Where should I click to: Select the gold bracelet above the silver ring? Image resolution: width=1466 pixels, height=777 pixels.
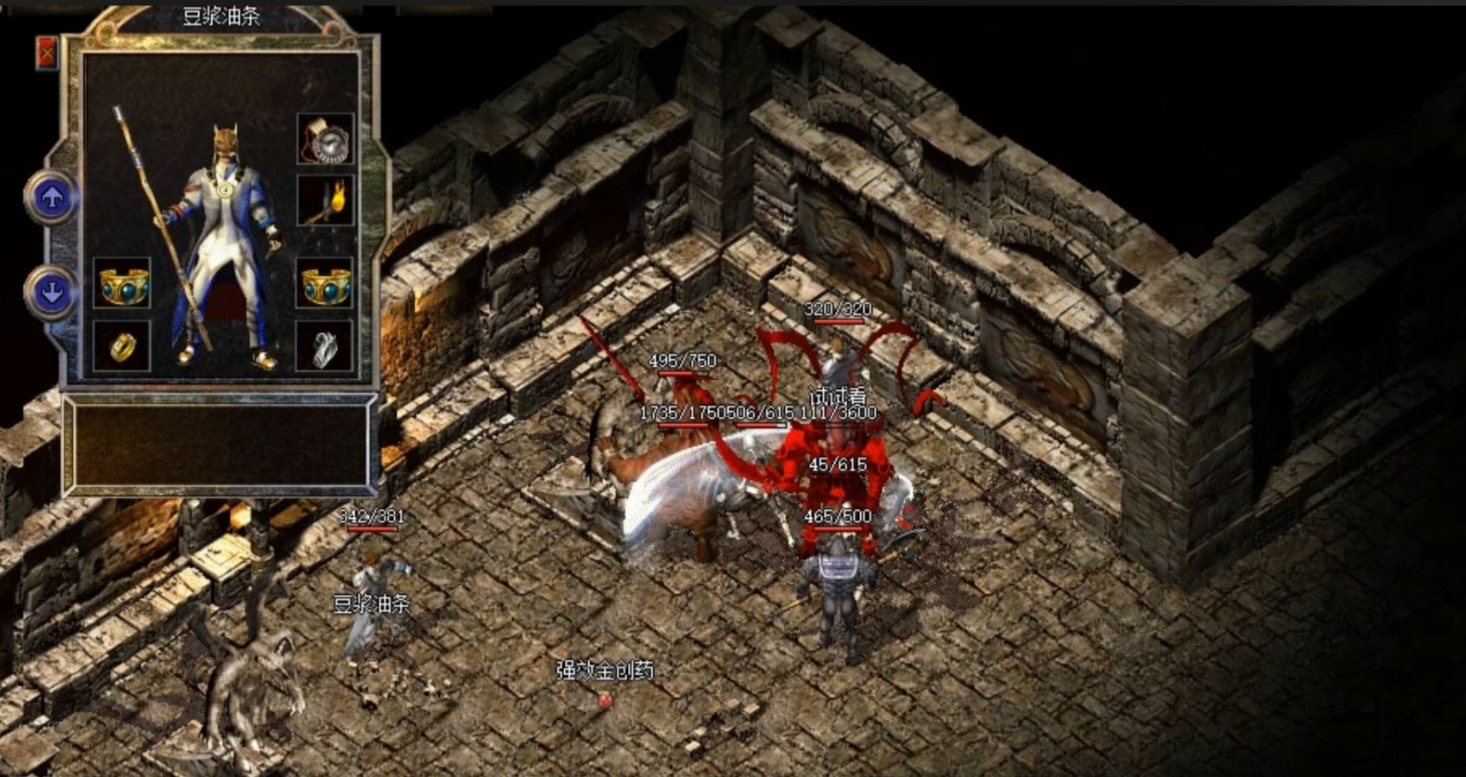[325, 283]
